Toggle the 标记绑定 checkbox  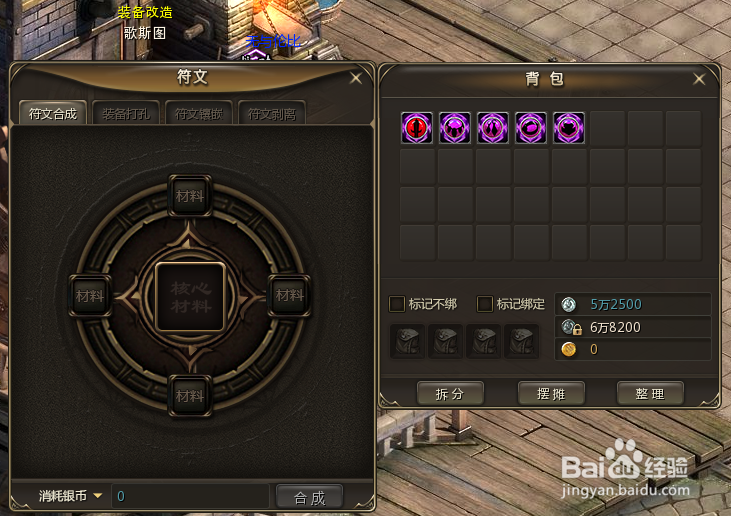coord(485,304)
